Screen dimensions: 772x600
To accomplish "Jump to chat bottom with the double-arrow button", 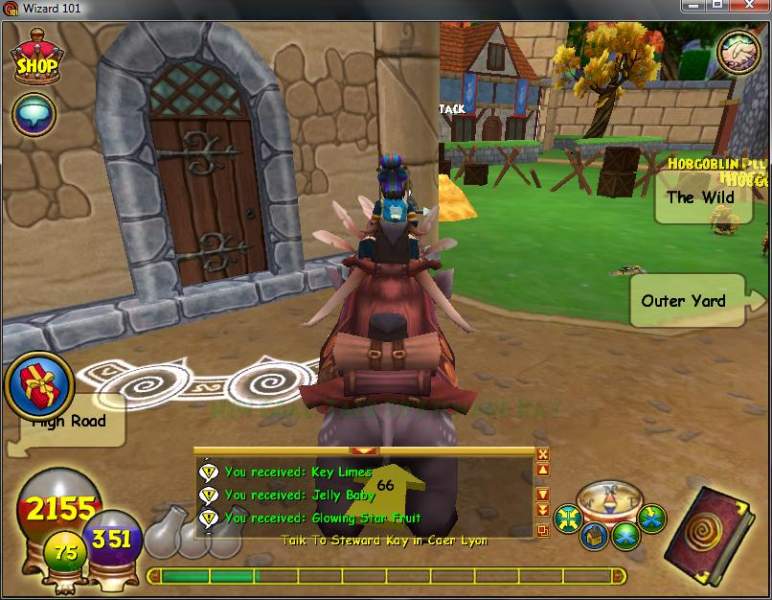I will pyautogui.click(x=543, y=510).
